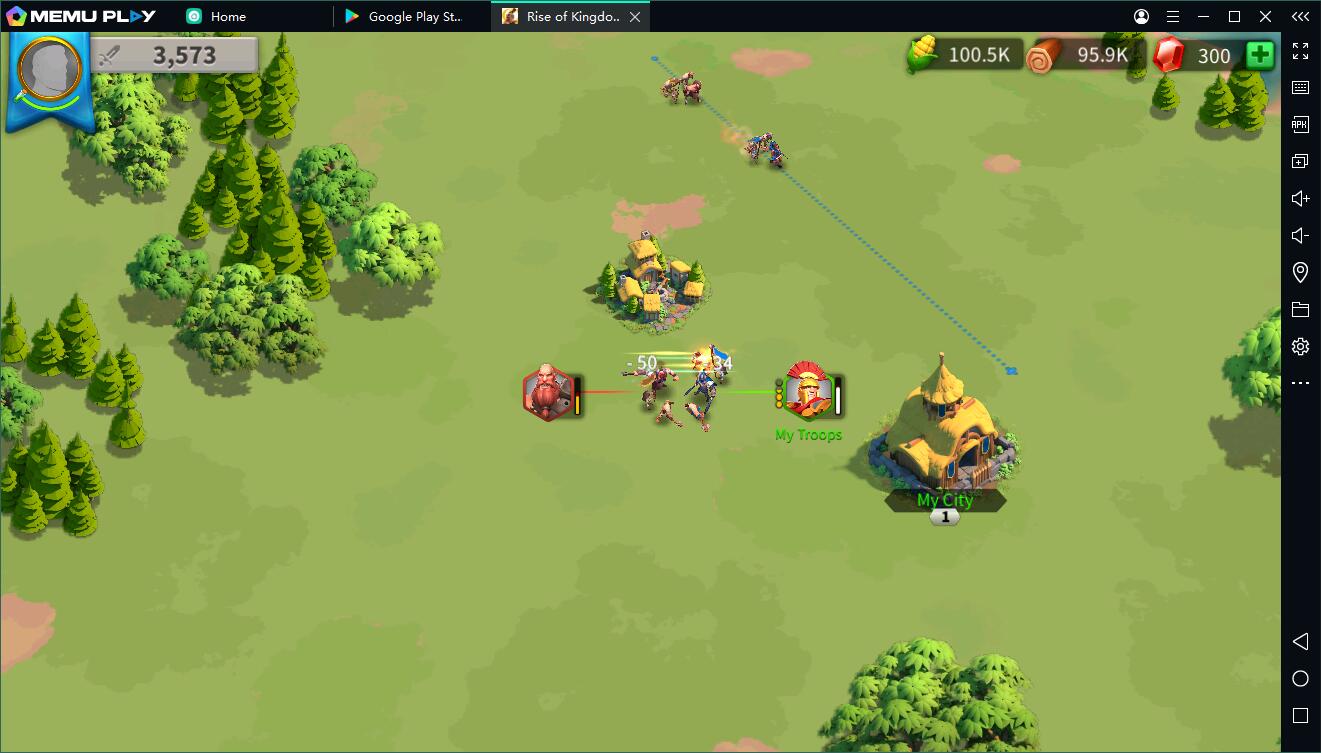Open the MEmu Home tab
This screenshot has height=753, width=1321.
tap(227, 16)
